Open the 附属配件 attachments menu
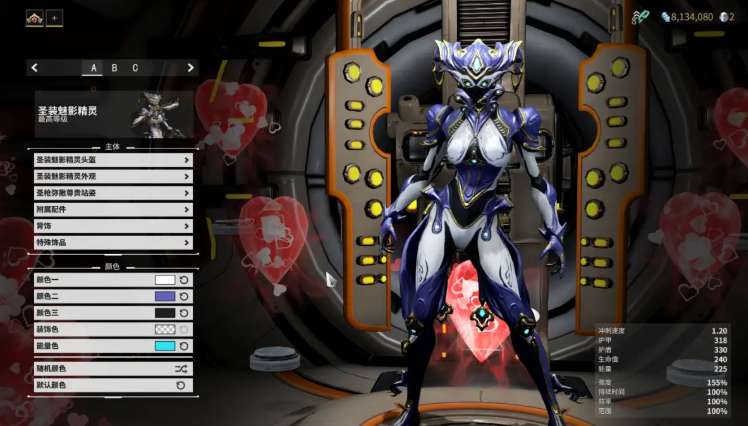 (112, 210)
